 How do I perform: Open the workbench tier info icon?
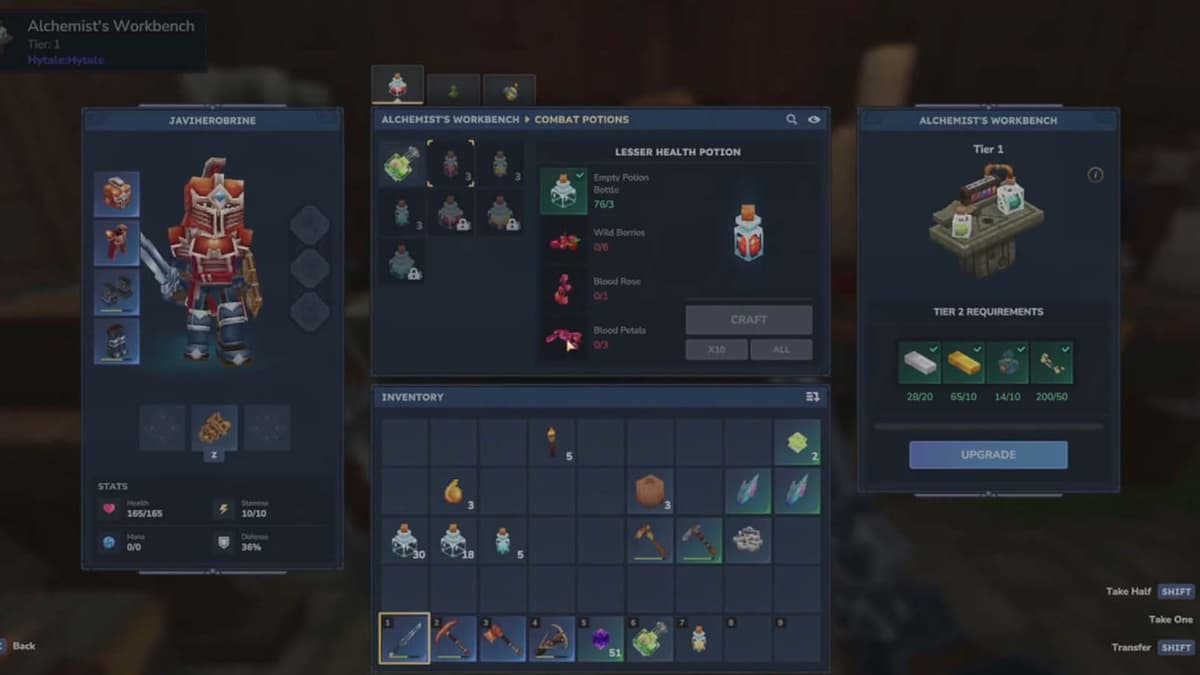coord(1095,175)
